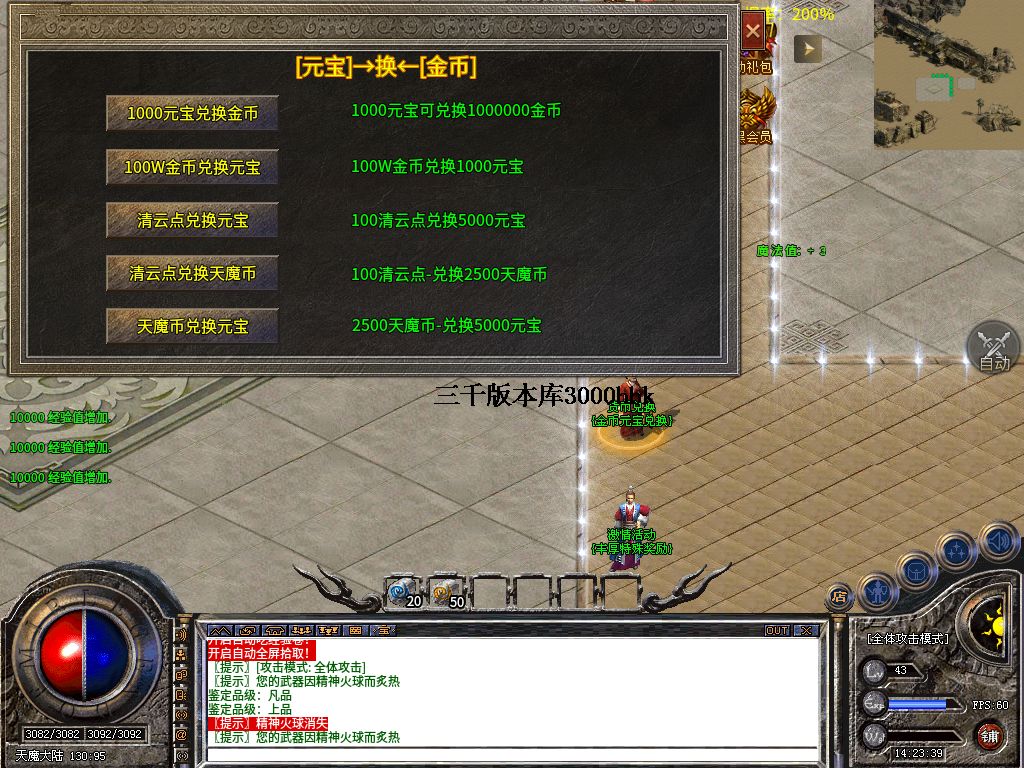Viewport: 1024px width, 768px height.
Task: Click the red 铺 stall button
Action: [989, 737]
